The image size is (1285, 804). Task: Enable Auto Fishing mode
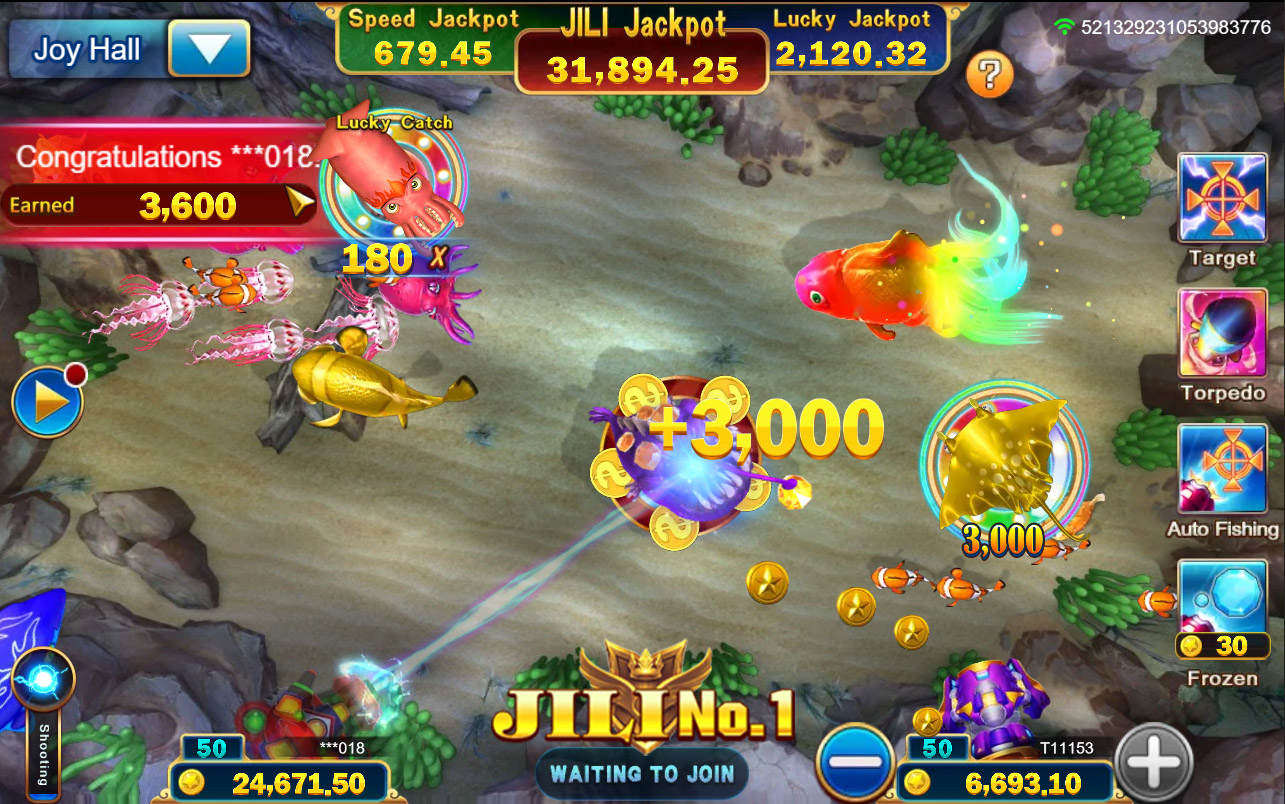(1221, 470)
